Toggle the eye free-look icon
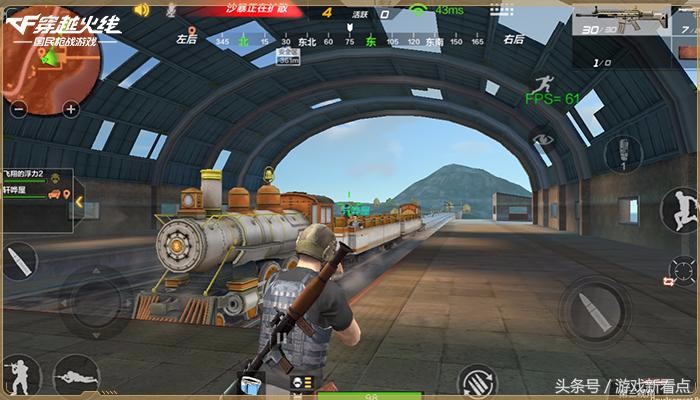Screen dimensions: 700x400 pyautogui.click(x=543, y=139)
